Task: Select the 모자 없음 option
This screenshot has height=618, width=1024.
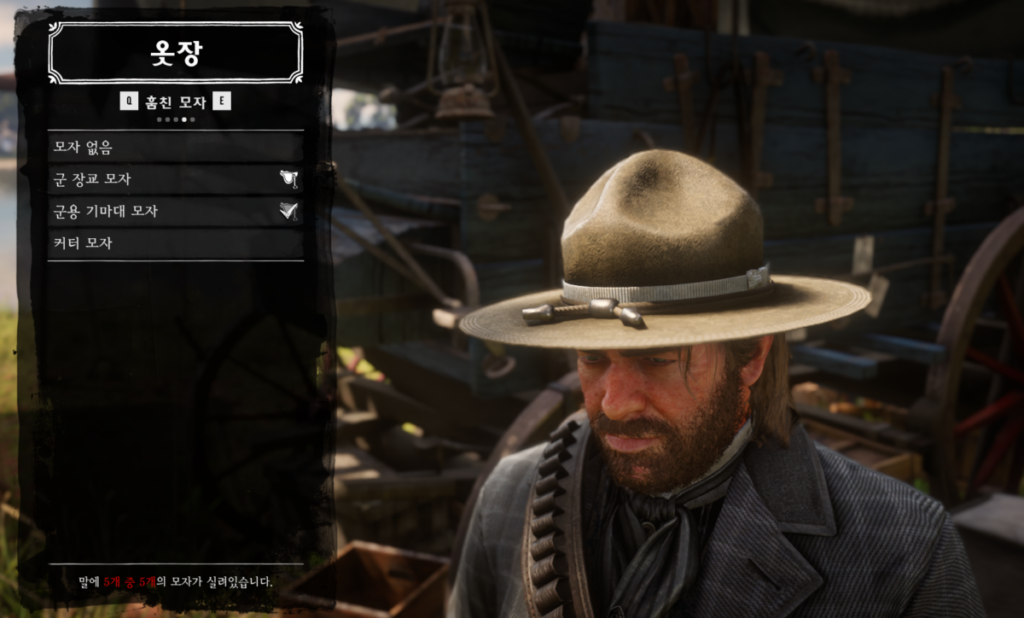Action: [x=175, y=147]
